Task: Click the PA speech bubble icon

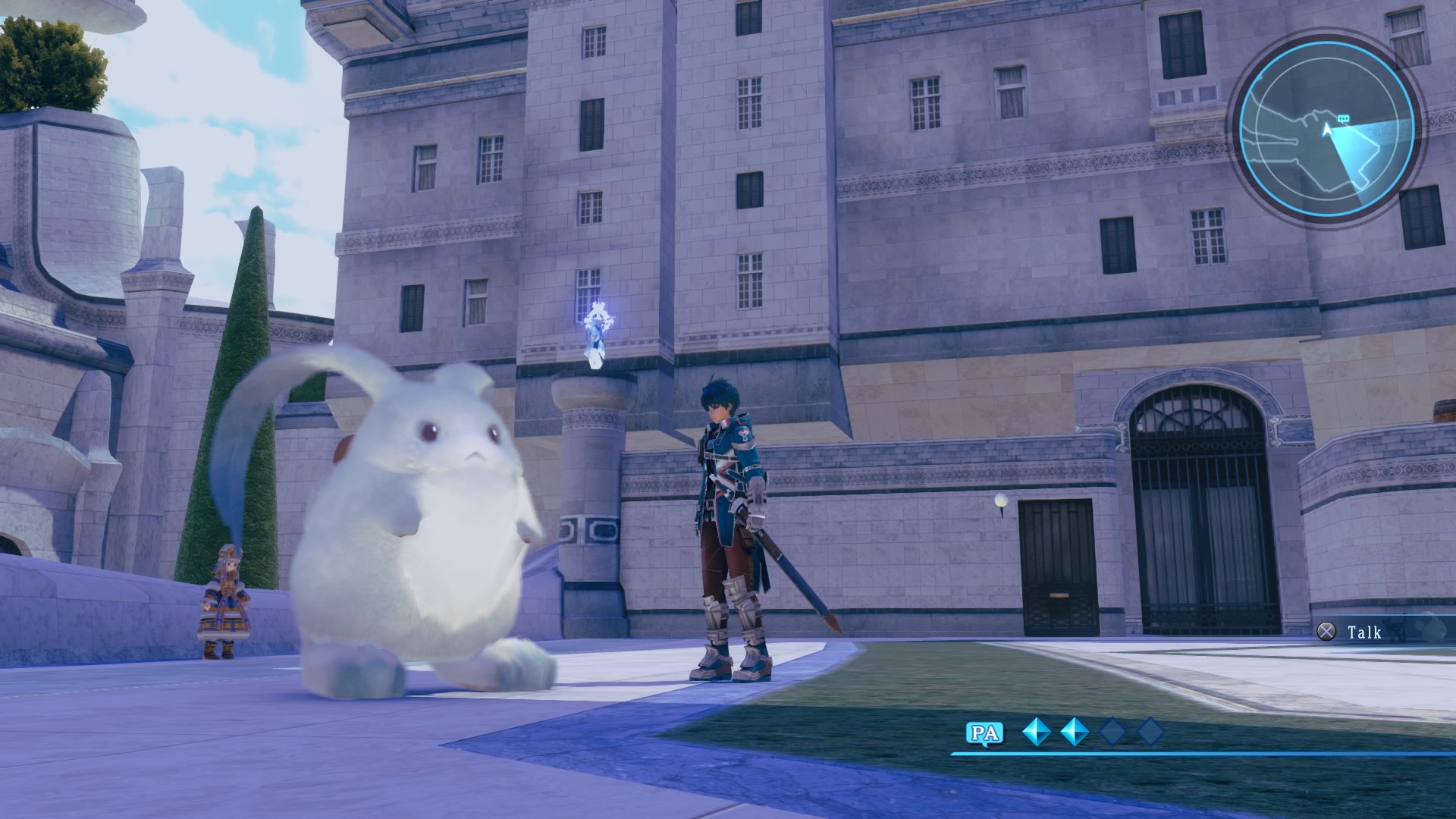Action: [984, 733]
